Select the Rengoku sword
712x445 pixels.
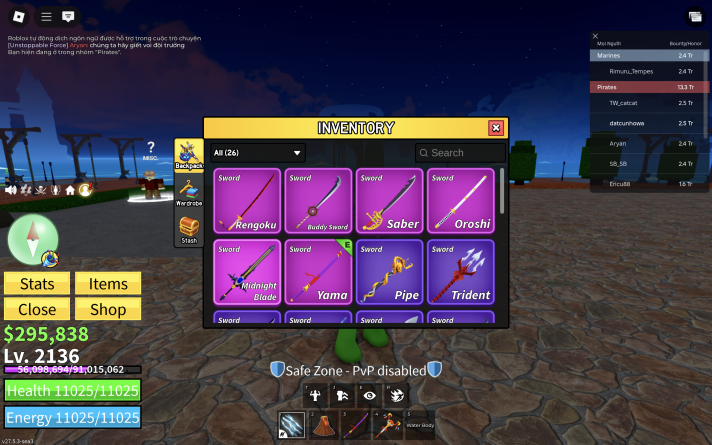coord(246,201)
